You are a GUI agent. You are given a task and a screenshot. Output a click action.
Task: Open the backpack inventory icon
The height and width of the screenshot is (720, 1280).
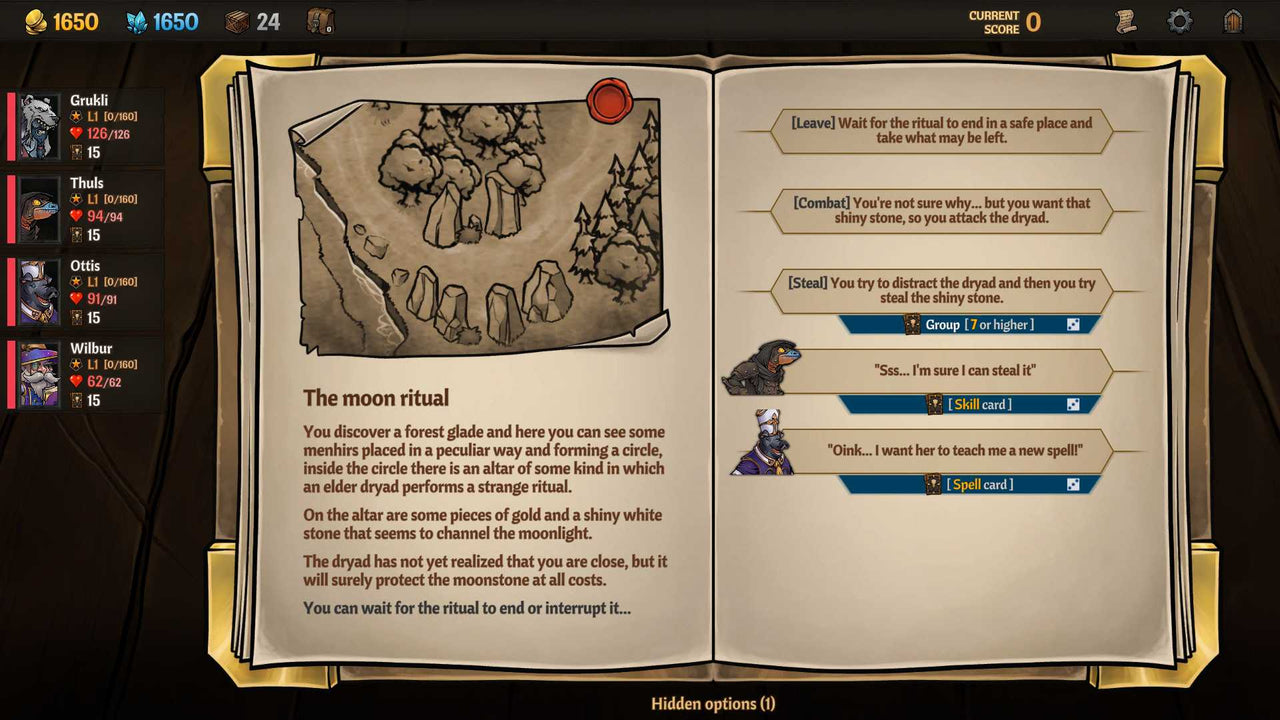tap(320, 19)
